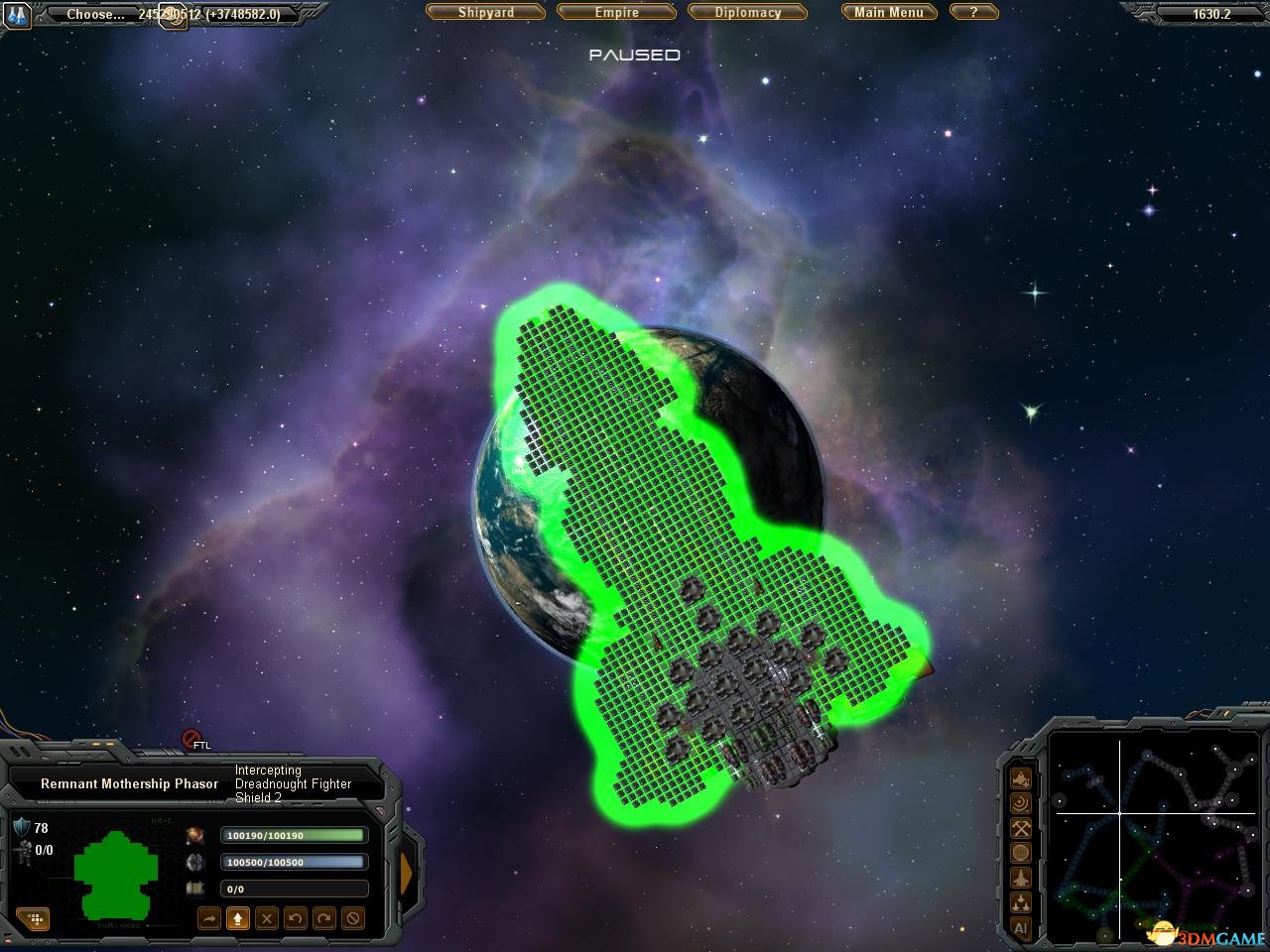1270x952 pixels.
Task: Click the highlighted up arrow order button
Action: pos(237,919)
